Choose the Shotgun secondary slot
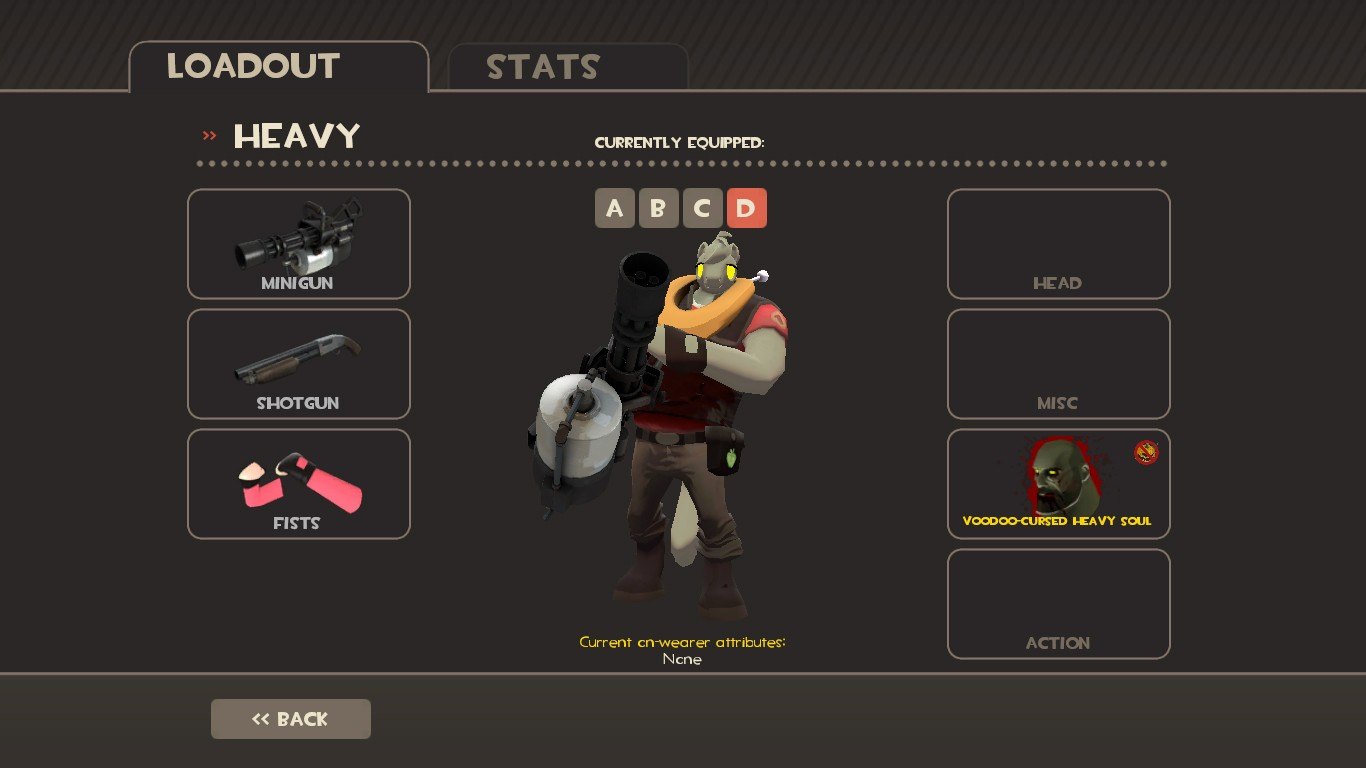Viewport: 1366px width, 768px height. coord(298,364)
